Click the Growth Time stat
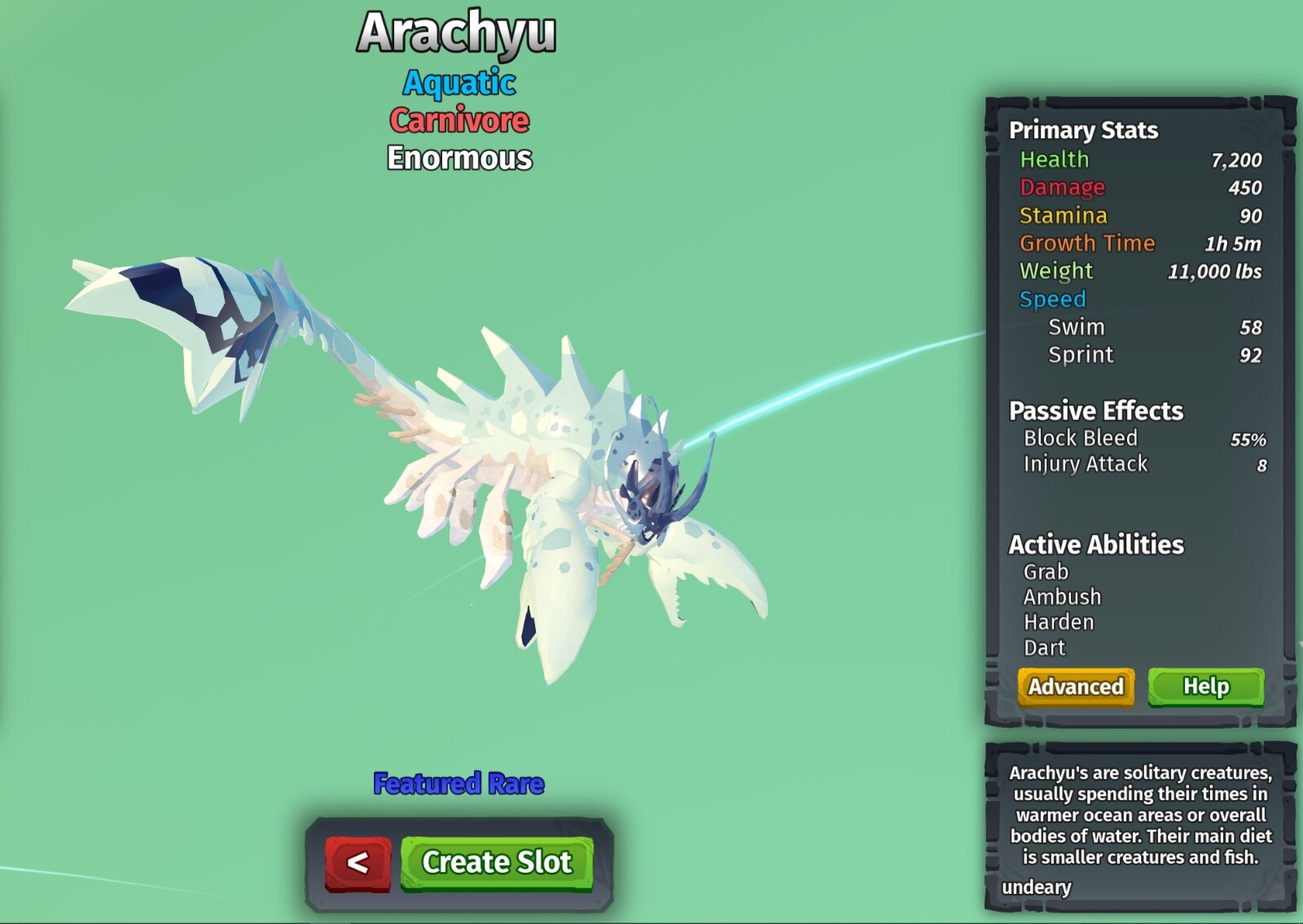 click(x=1087, y=243)
